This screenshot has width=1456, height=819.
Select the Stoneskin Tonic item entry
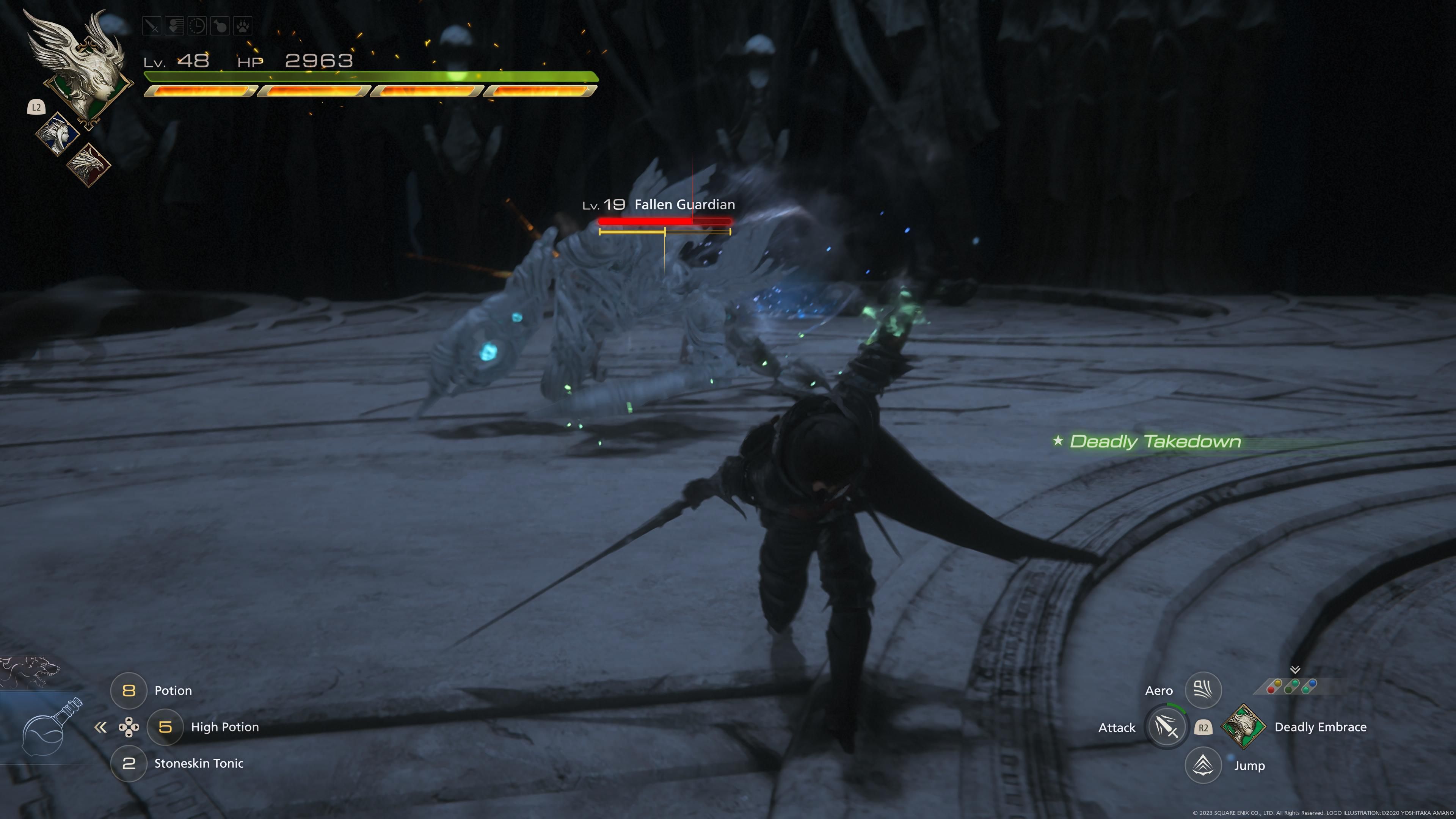pos(199,764)
